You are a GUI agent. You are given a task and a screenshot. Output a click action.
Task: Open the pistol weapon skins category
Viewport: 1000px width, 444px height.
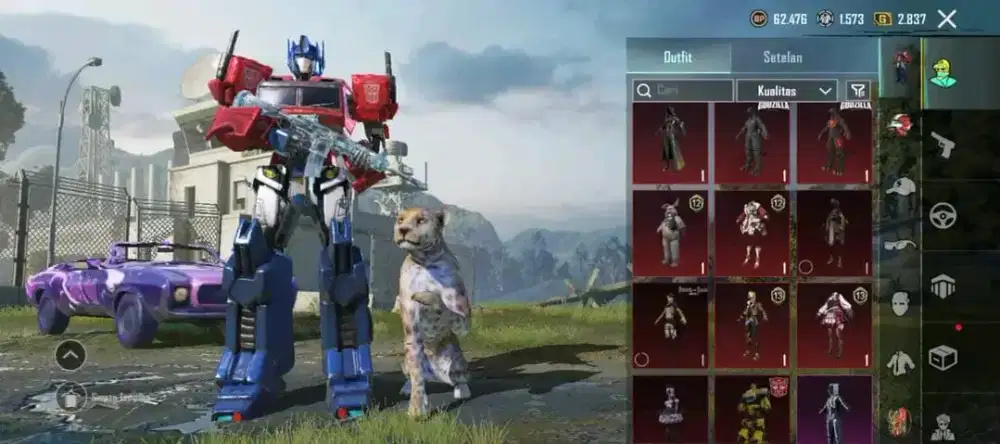(942, 146)
